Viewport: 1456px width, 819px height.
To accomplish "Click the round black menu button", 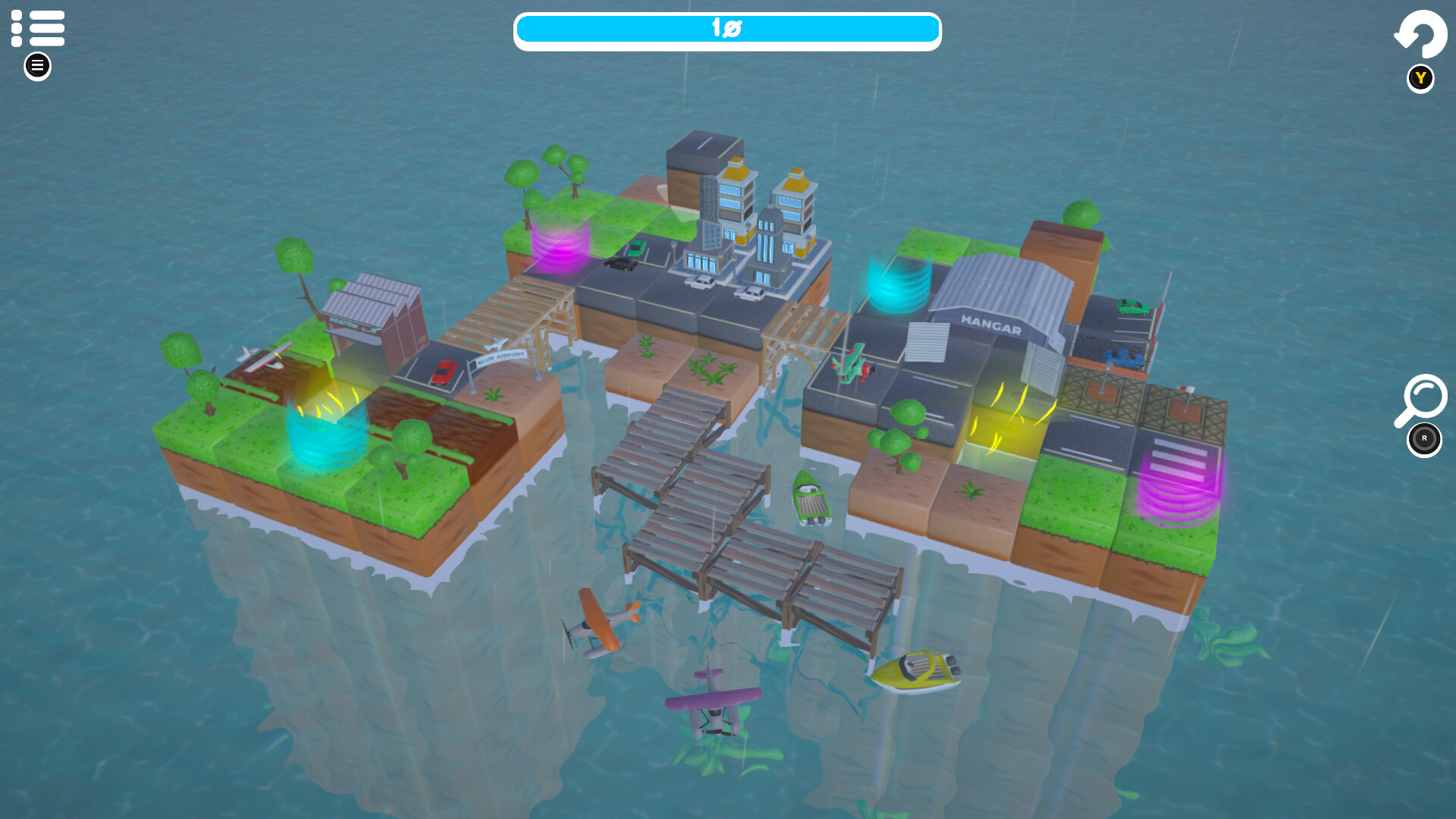I will 36,66.
